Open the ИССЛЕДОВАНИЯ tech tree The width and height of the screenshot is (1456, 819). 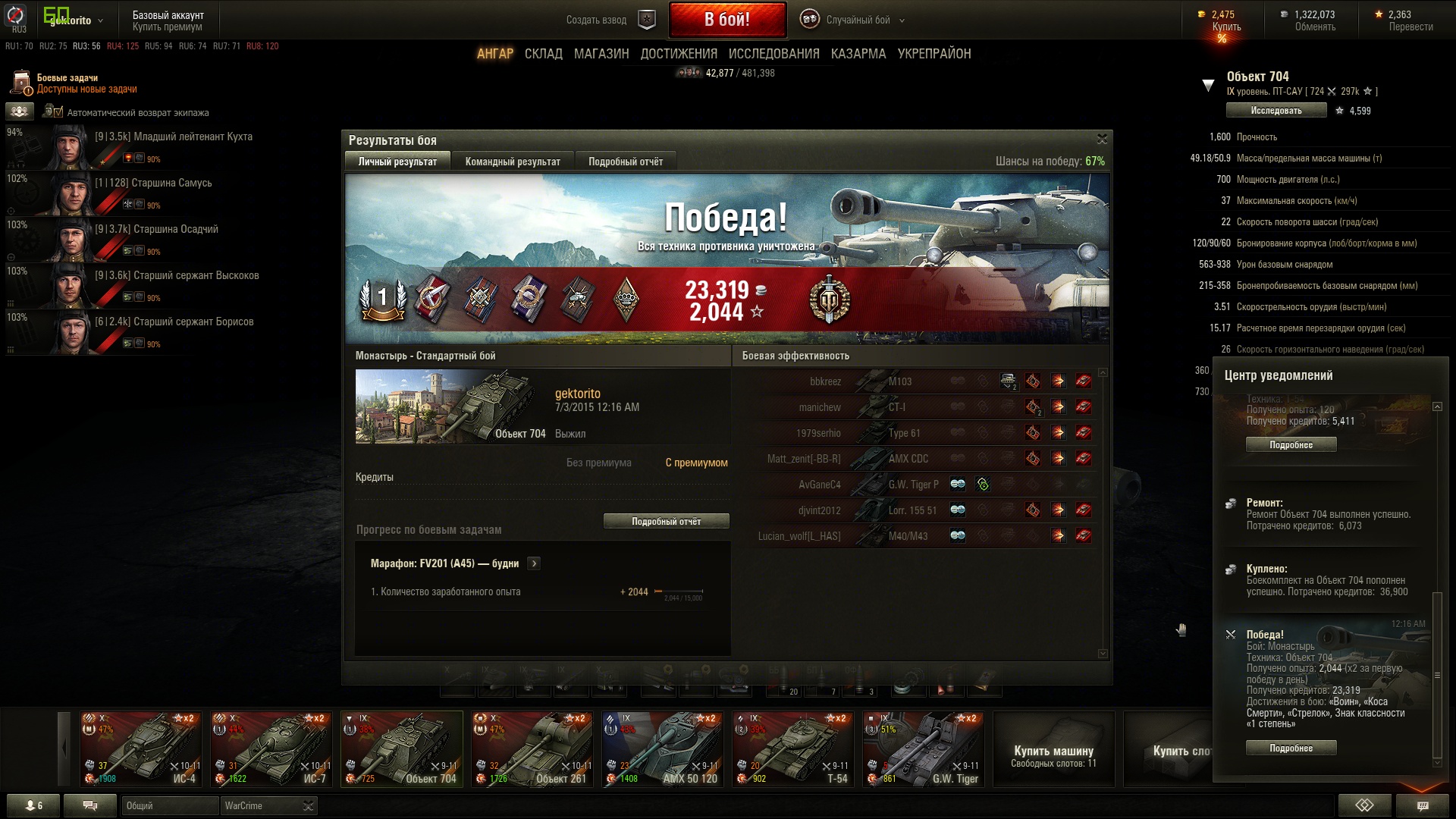[x=773, y=54]
